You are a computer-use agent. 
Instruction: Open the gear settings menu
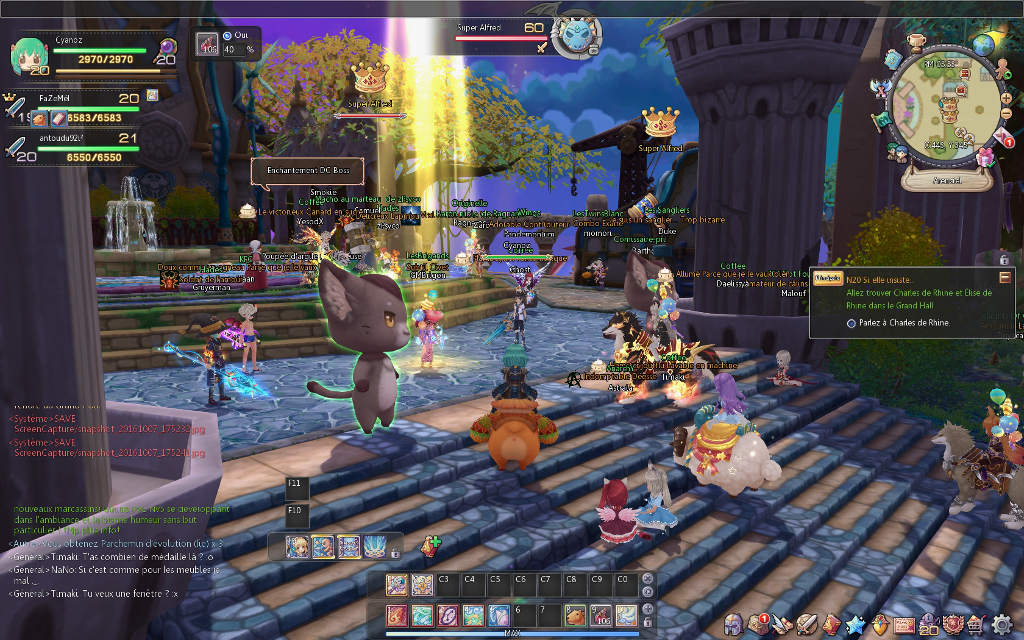(x=1002, y=625)
